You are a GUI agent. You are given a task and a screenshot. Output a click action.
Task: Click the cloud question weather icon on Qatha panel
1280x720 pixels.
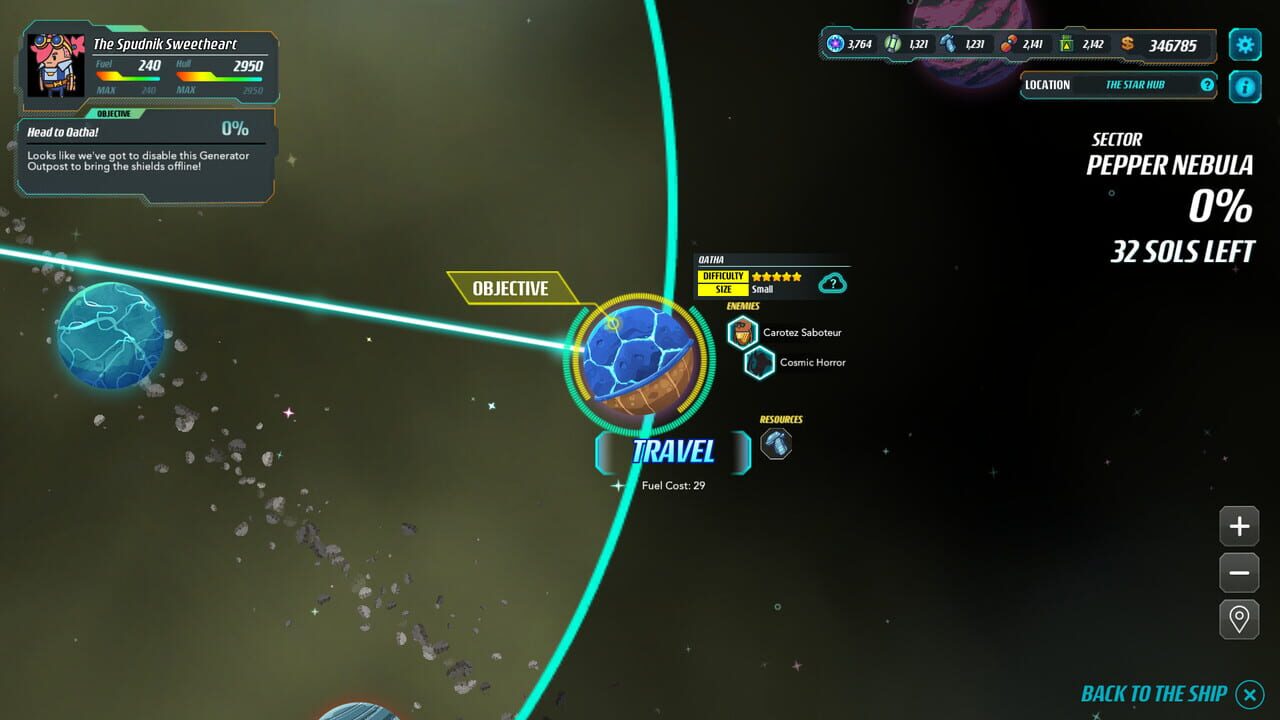coord(833,283)
